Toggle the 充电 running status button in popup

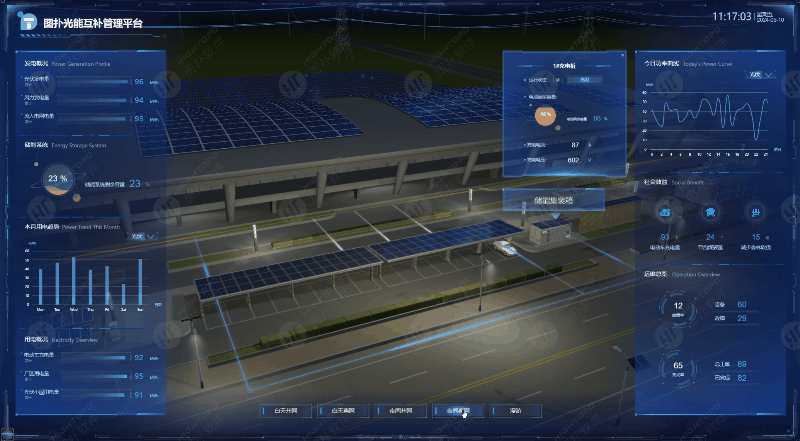click(x=585, y=79)
